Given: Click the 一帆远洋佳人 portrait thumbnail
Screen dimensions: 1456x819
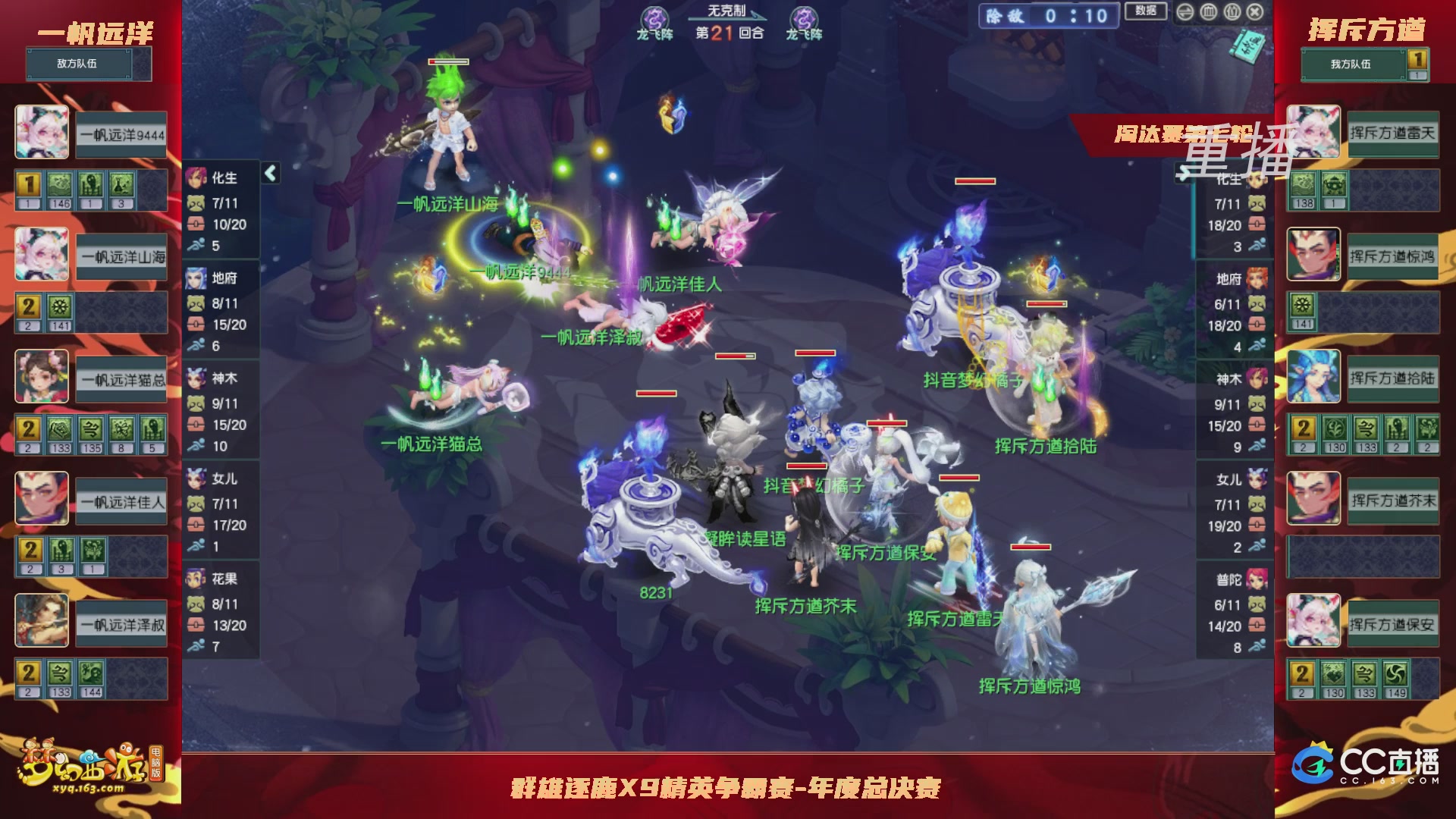Looking at the screenshot, I should (42, 499).
